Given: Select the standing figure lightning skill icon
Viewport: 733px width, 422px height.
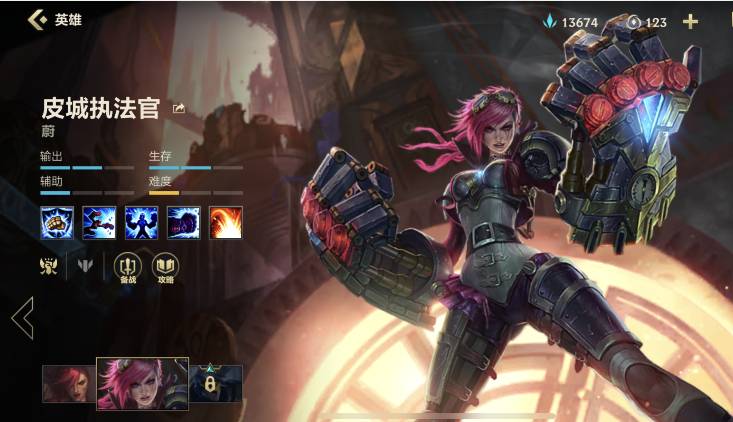Looking at the screenshot, I should 141,222.
